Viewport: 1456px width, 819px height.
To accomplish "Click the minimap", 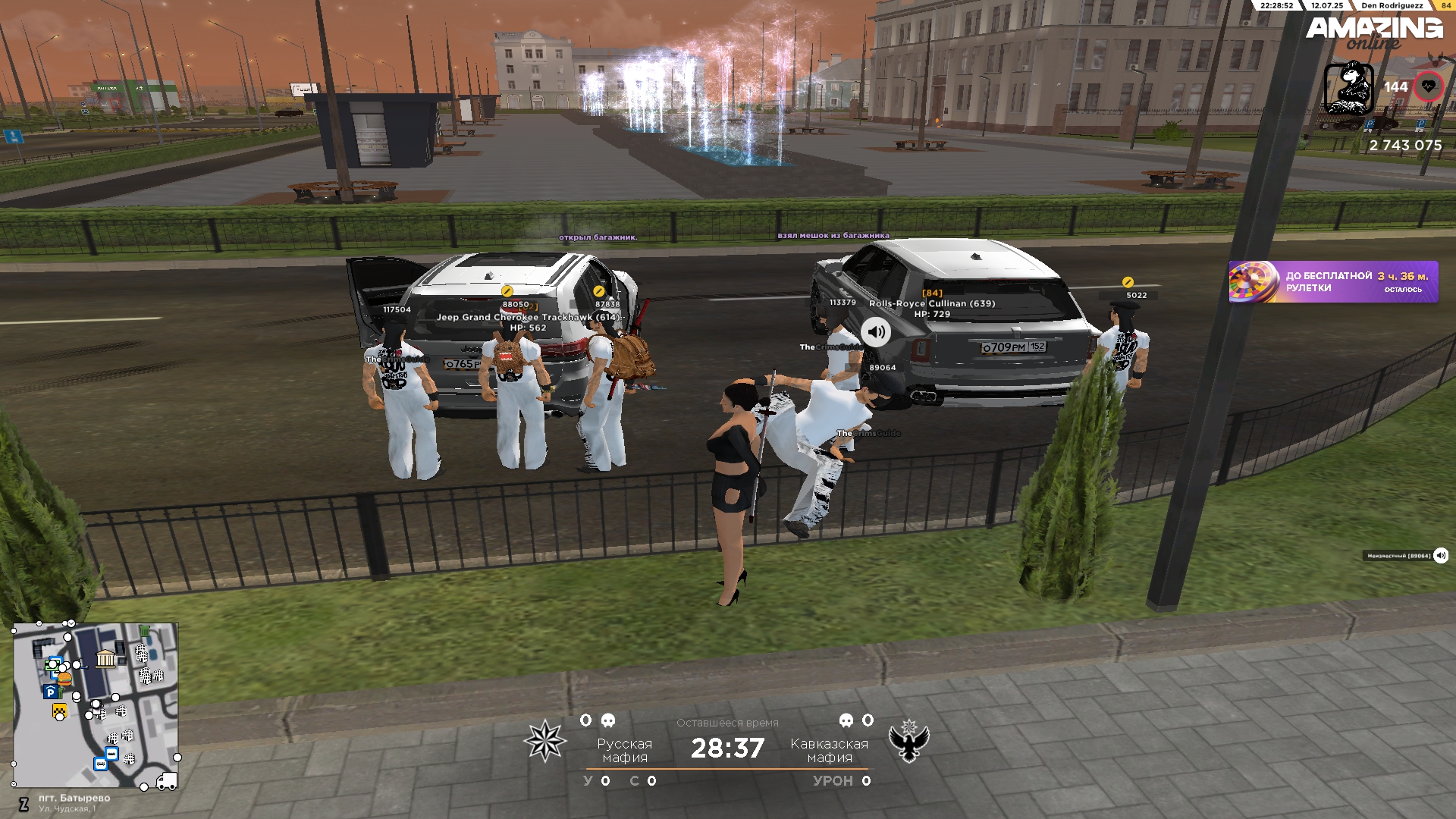I will tap(96, 704).
